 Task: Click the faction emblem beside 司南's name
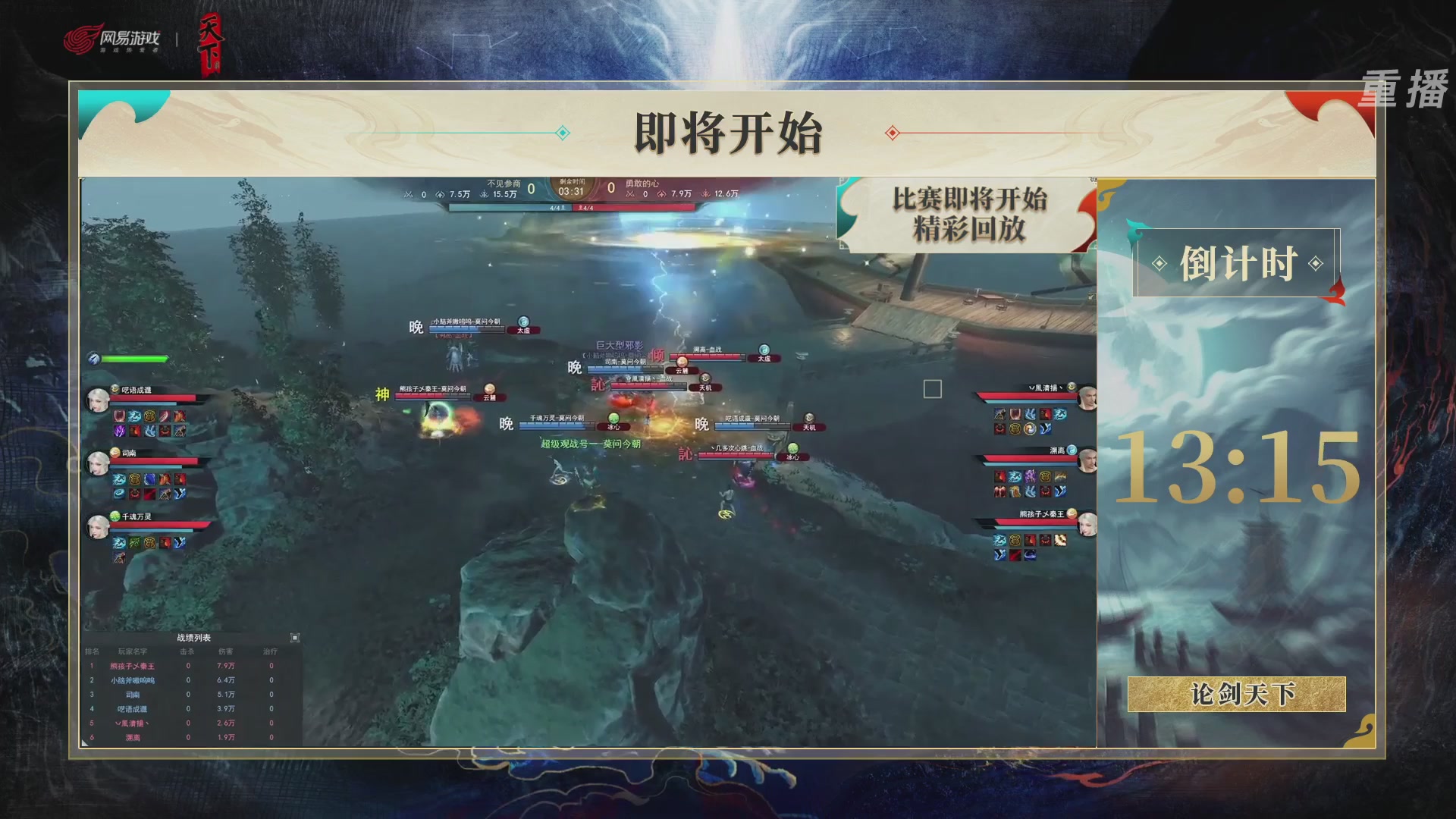click(115, 452)
